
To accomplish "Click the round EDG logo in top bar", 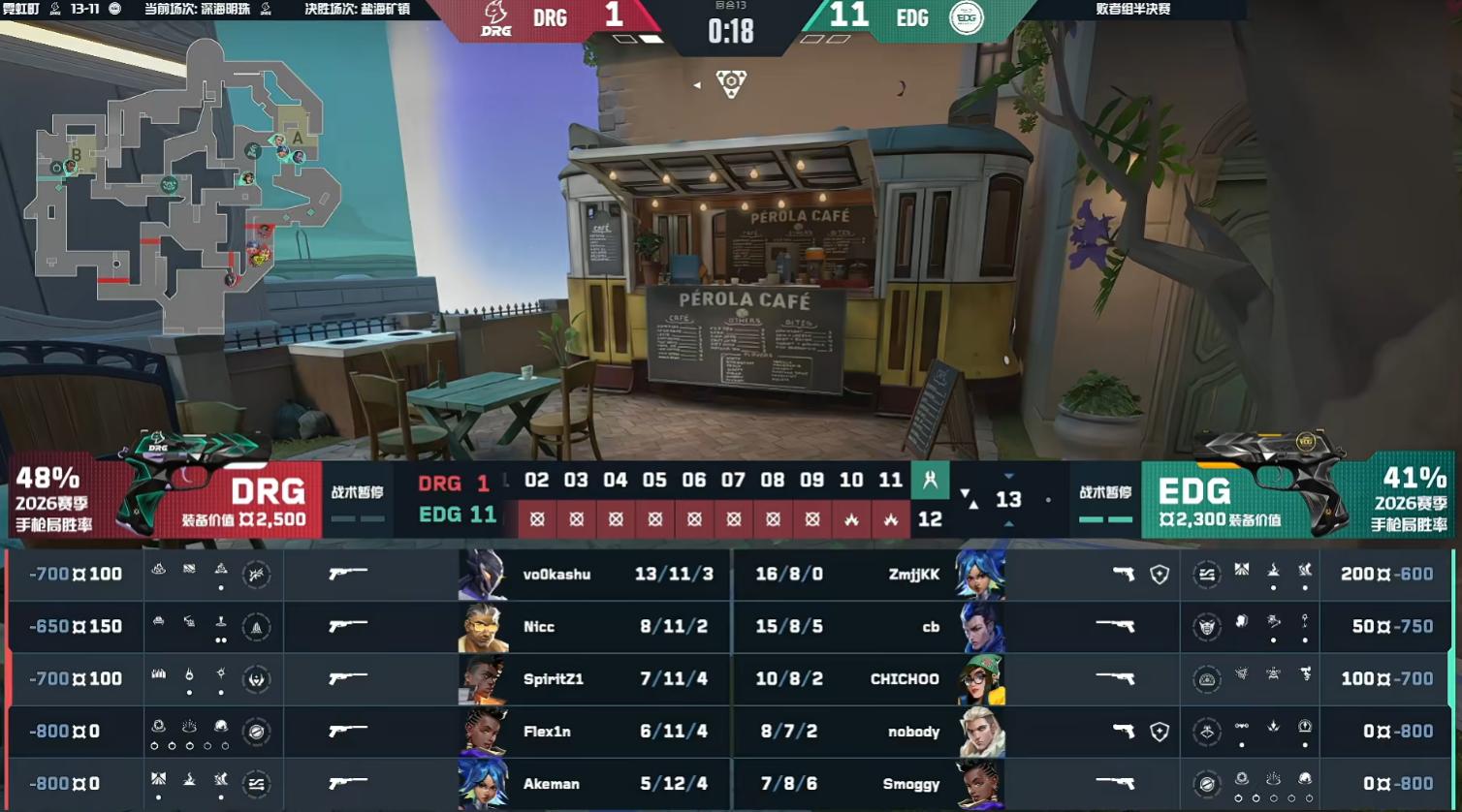I will 966,18.
